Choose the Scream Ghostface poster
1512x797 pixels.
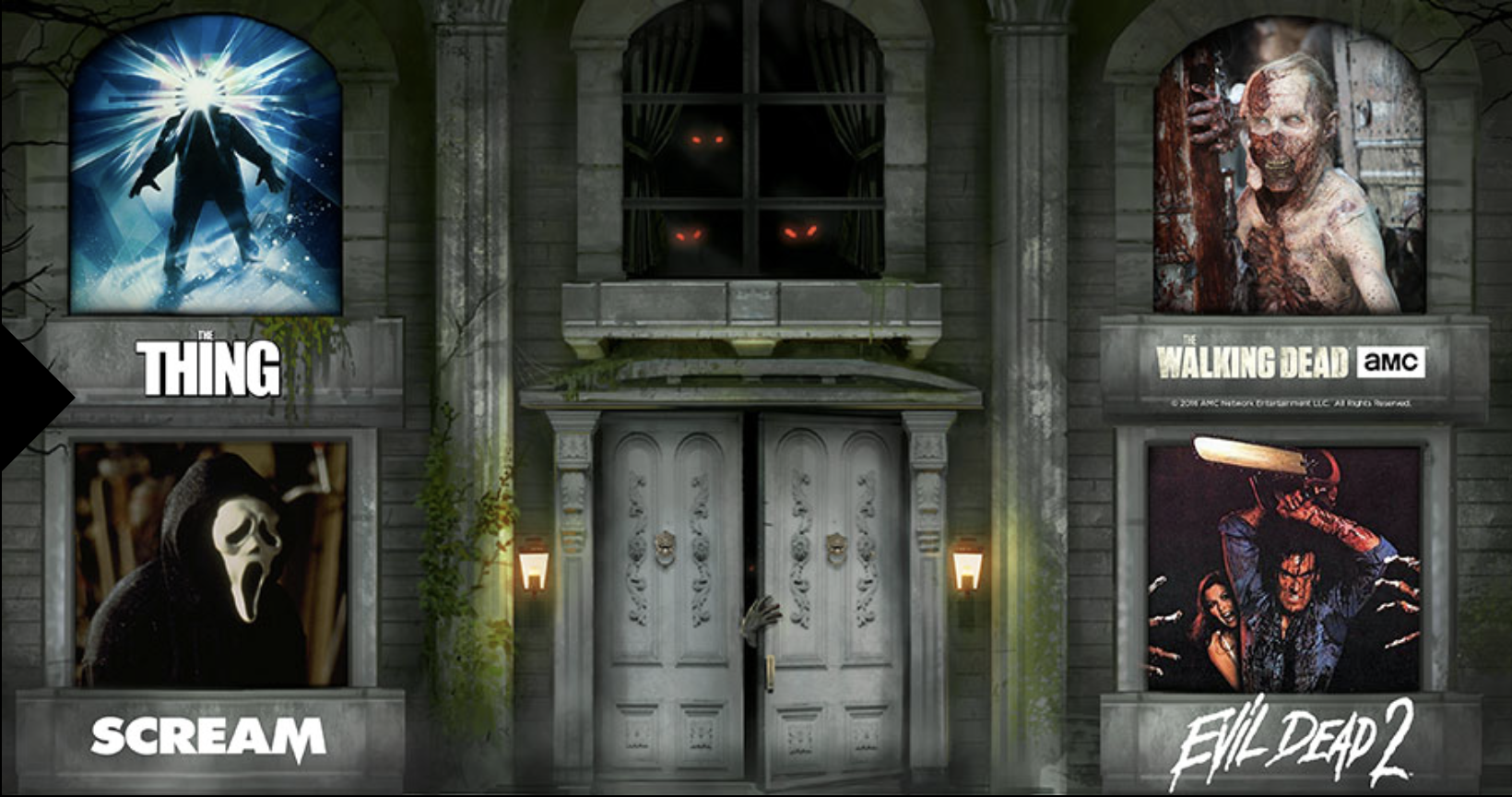211,564
